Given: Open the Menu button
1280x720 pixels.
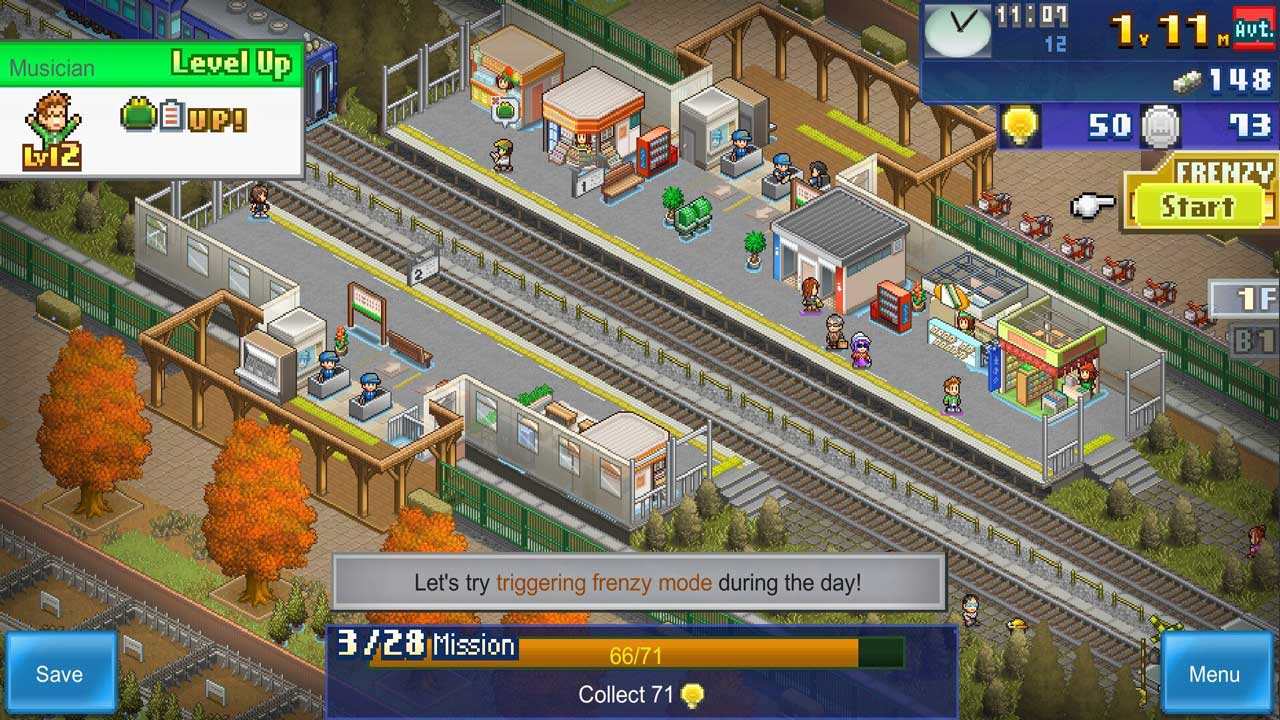Looking at the screenshot, I should 1213,673.
